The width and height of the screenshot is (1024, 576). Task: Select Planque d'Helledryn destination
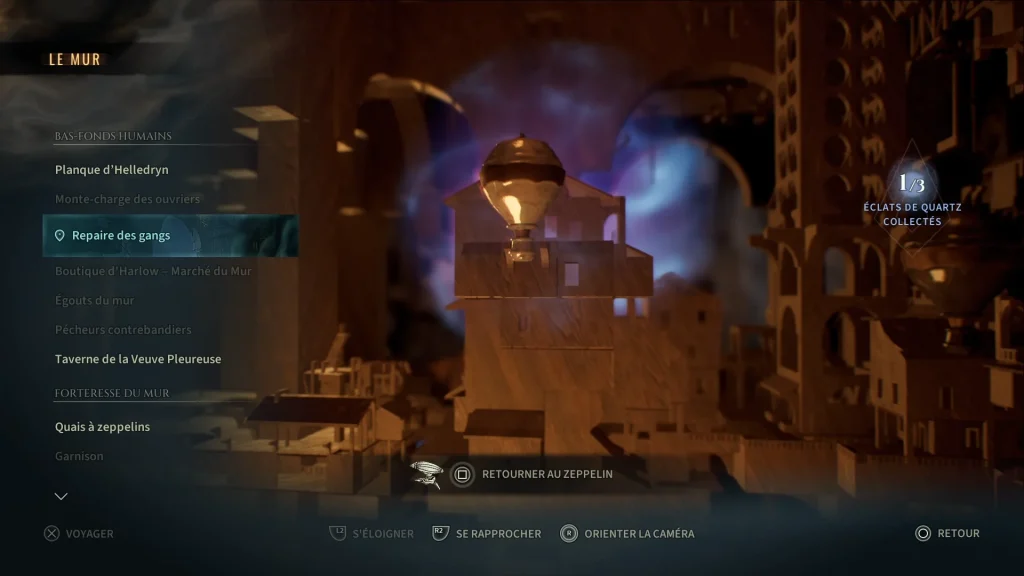[112, 170]
